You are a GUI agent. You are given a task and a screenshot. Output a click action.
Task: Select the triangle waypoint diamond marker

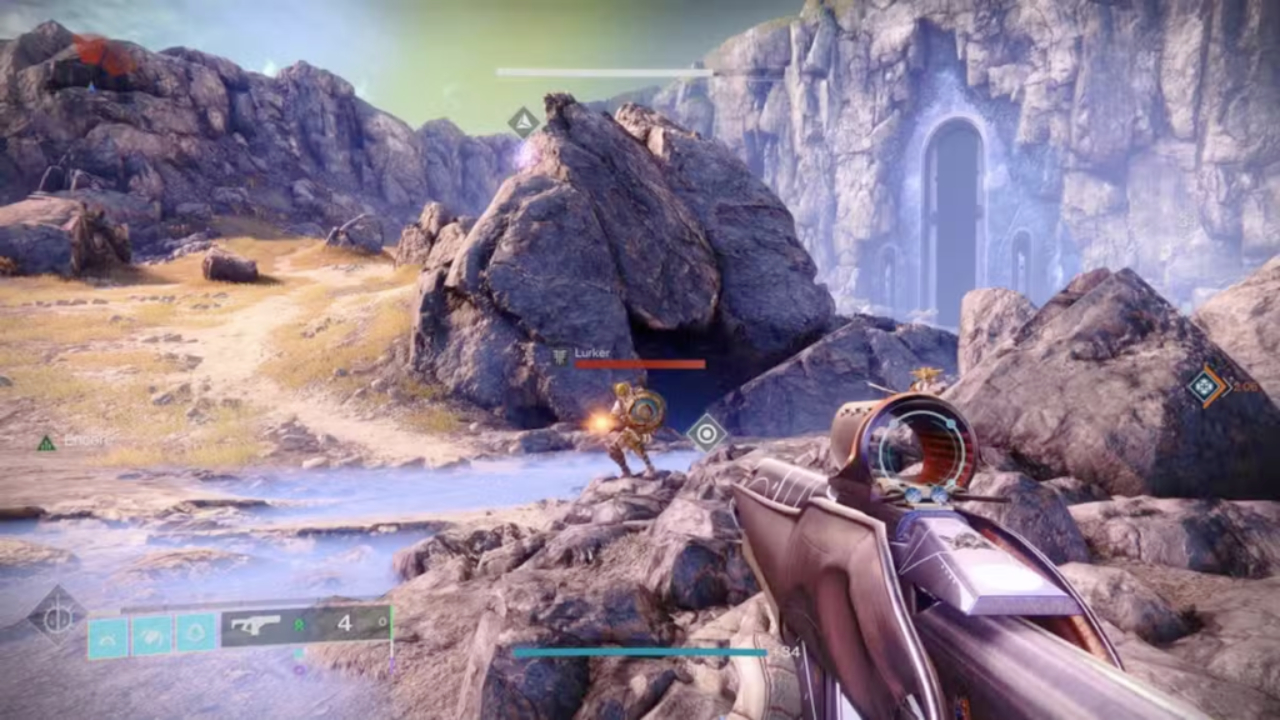click(523, 122)
